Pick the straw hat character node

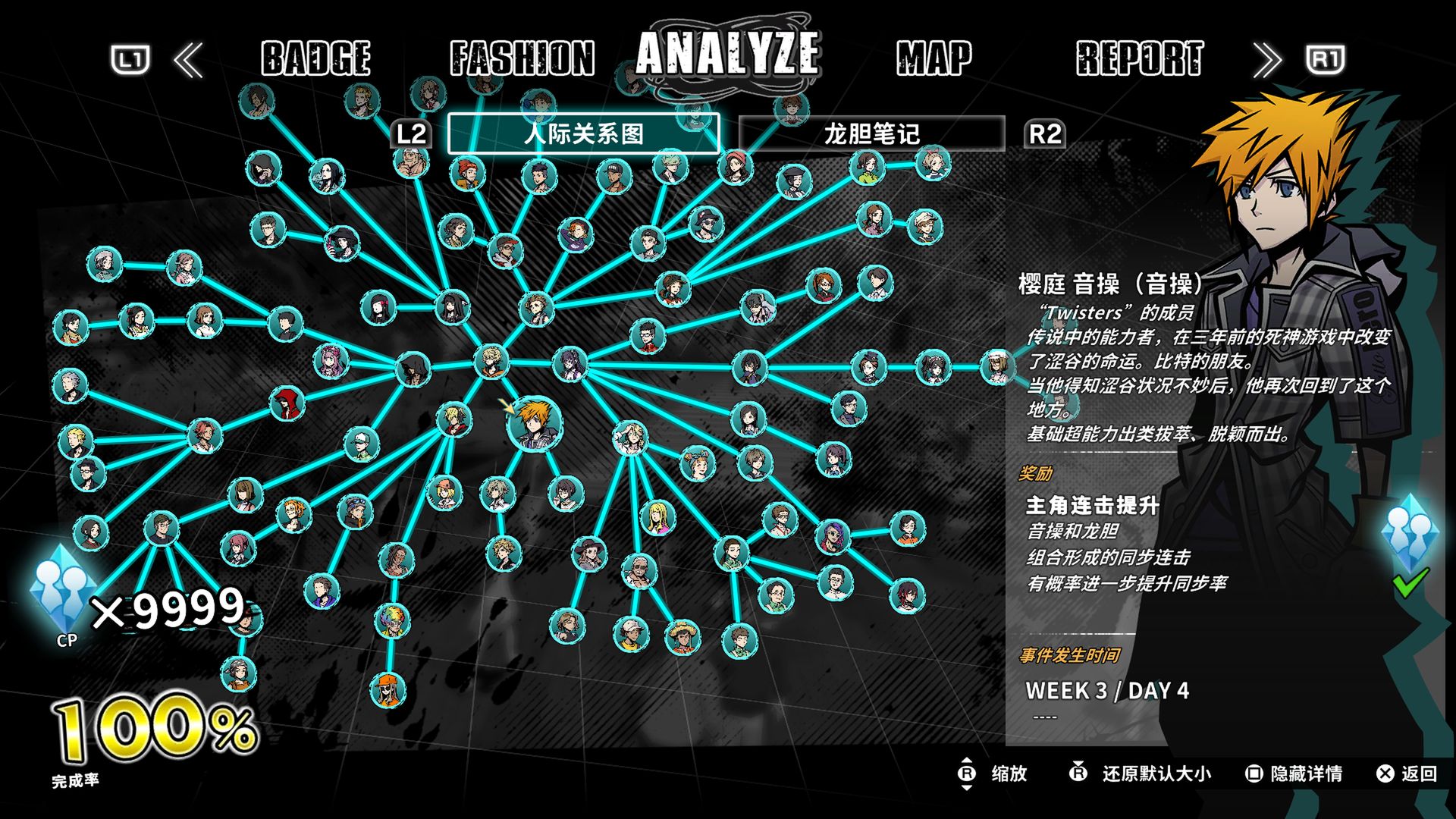682,637
